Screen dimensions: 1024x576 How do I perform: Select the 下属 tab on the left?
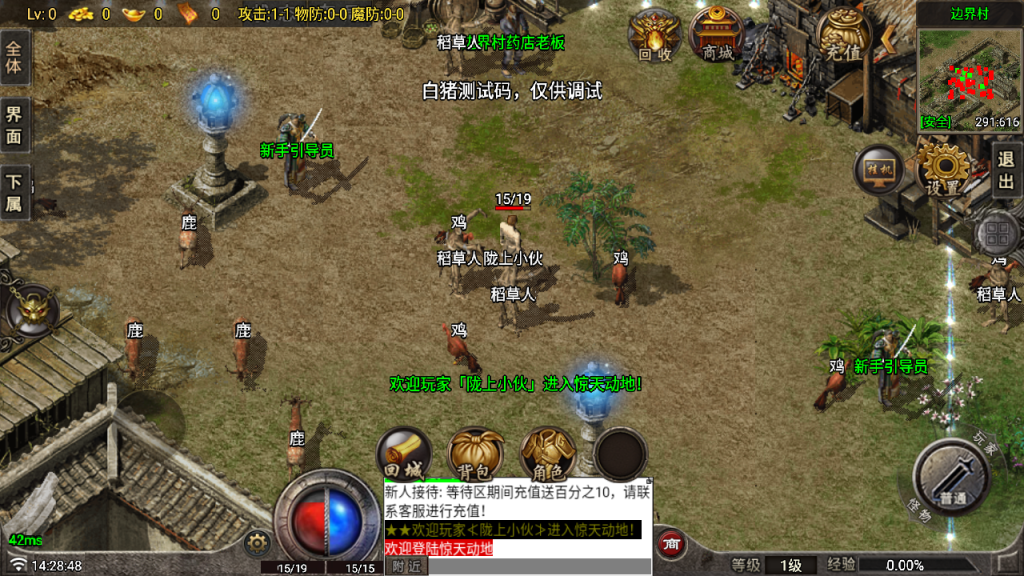click(14, 192)
